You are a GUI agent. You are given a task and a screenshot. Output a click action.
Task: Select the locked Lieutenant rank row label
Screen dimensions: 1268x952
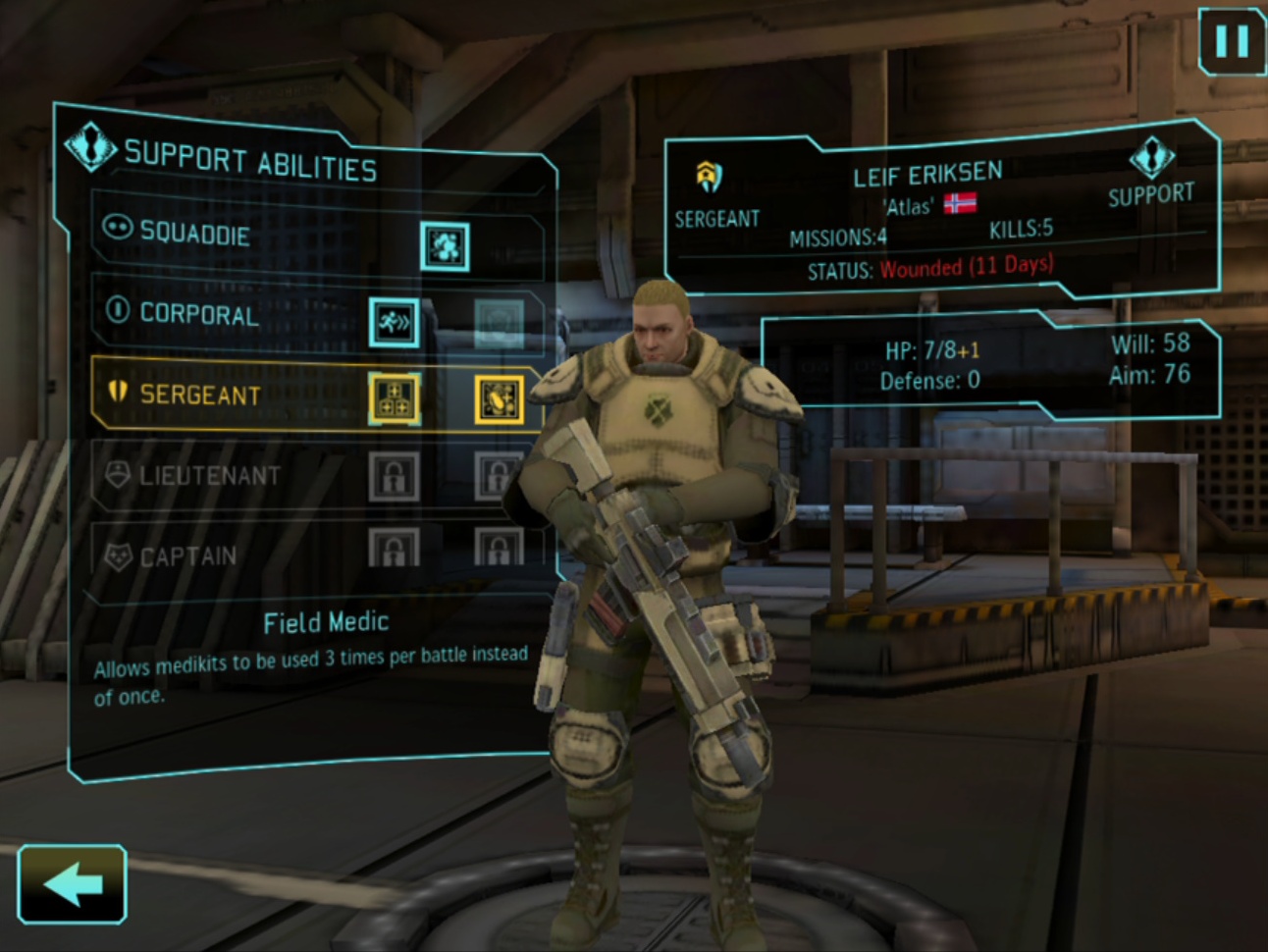click(209, 476)
